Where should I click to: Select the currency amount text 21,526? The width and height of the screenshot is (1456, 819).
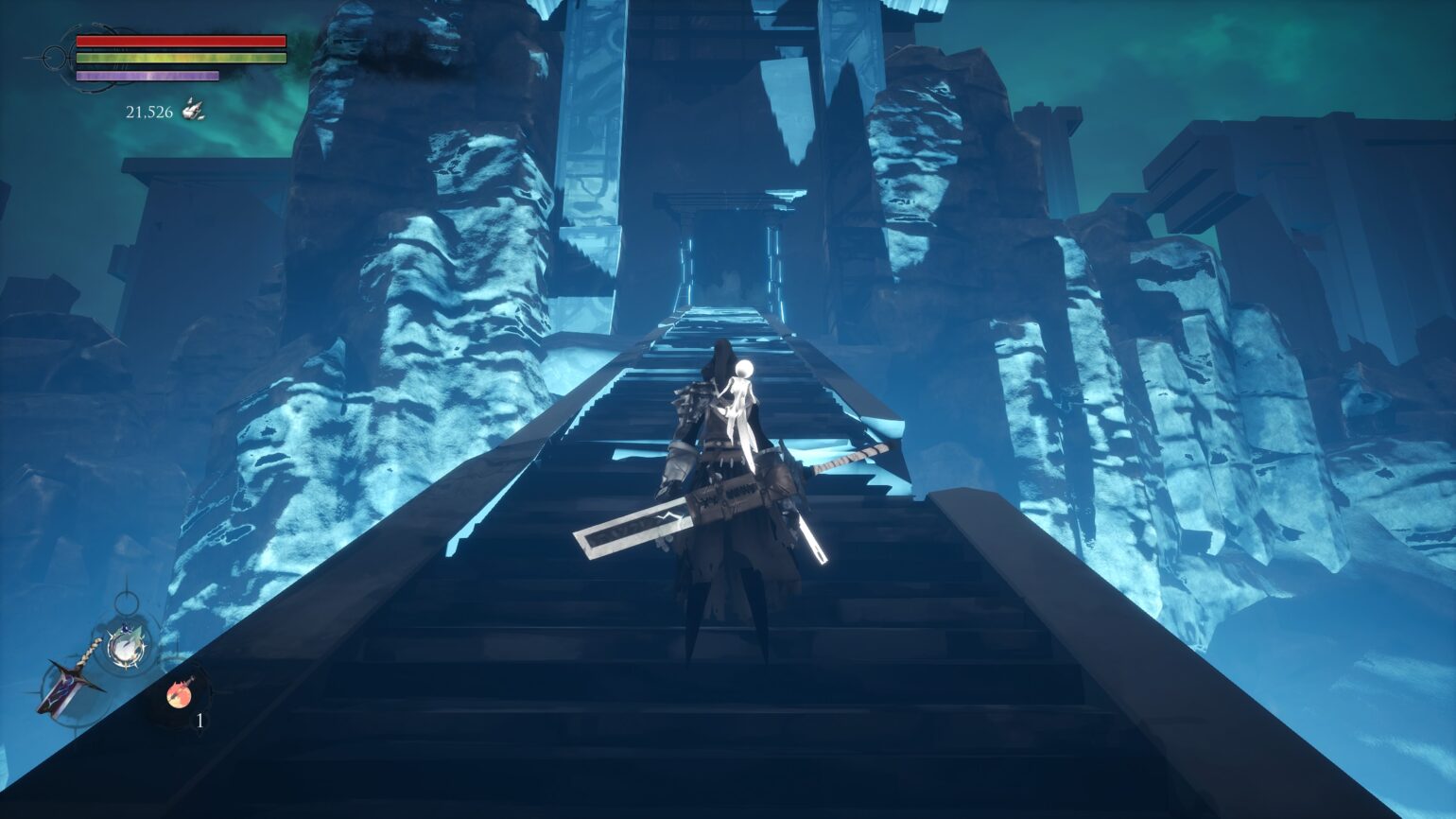click(149, 111)
